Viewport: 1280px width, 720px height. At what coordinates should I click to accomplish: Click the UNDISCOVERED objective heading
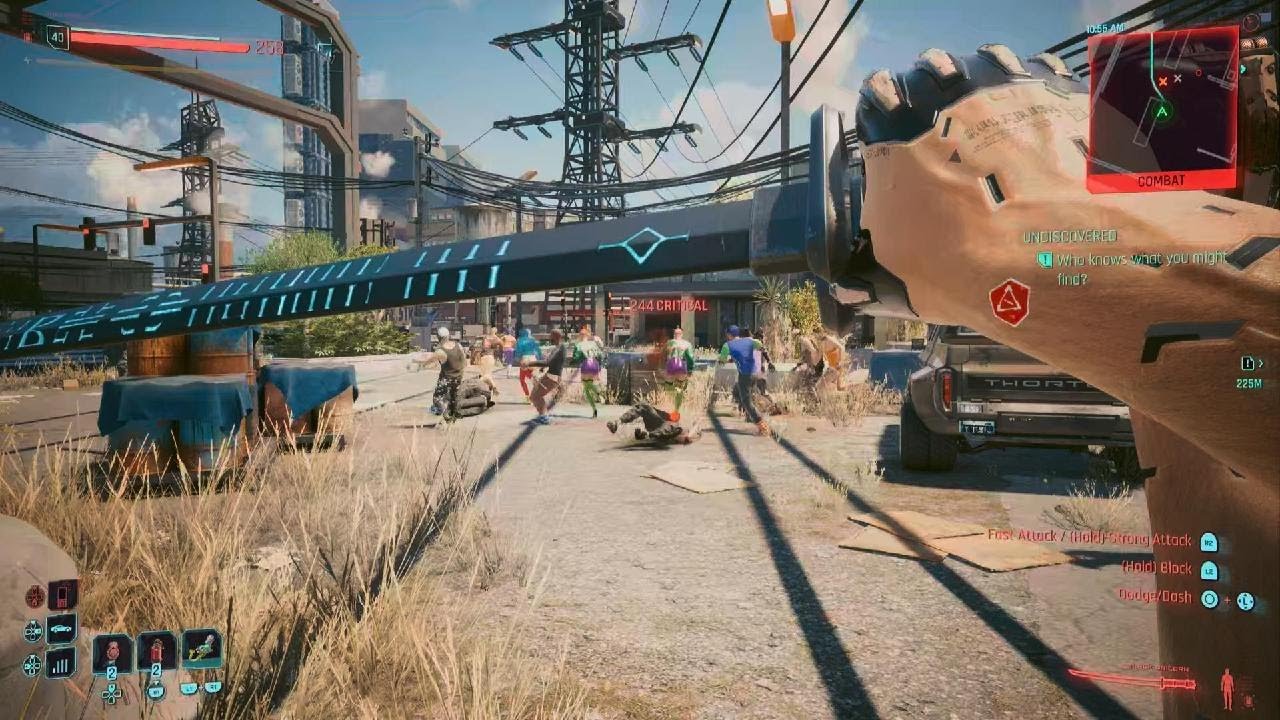(x=1068, y=237)
